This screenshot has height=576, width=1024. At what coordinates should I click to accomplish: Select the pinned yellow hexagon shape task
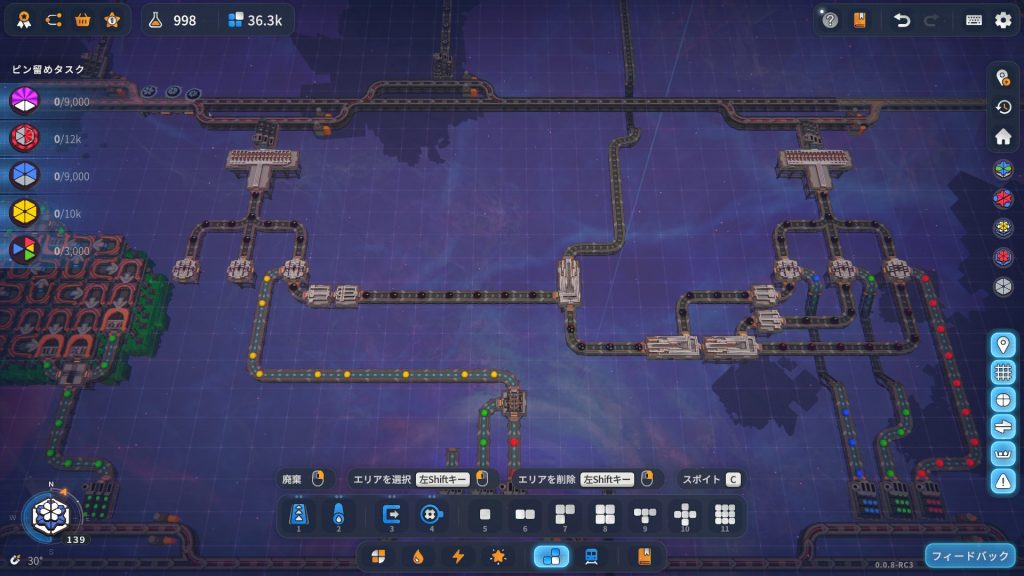coord(24,213)
